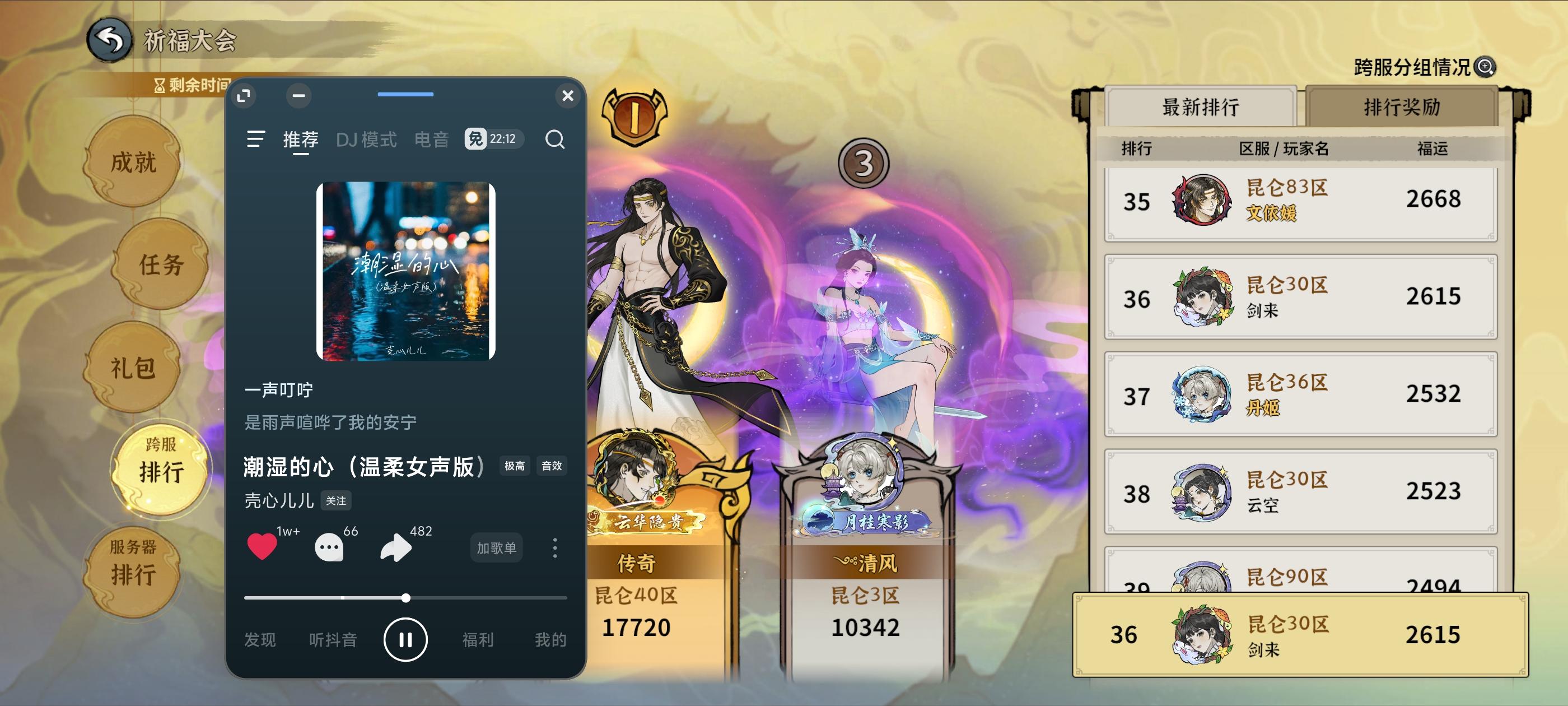Pause the playing song
Viewport: 1568px width, 706px height.
[406, 639]
